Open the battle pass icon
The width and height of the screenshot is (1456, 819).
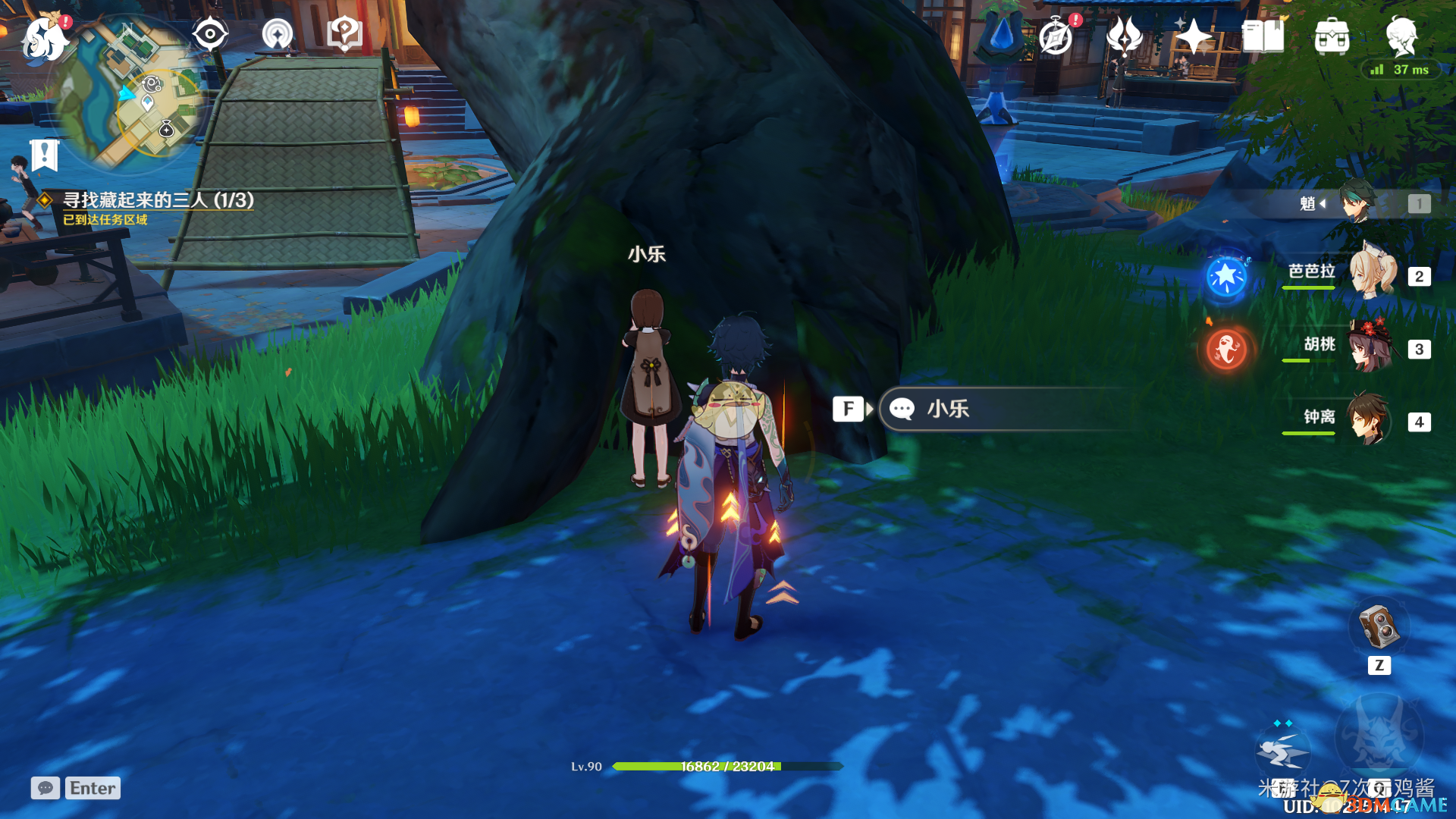(1125, 36)
